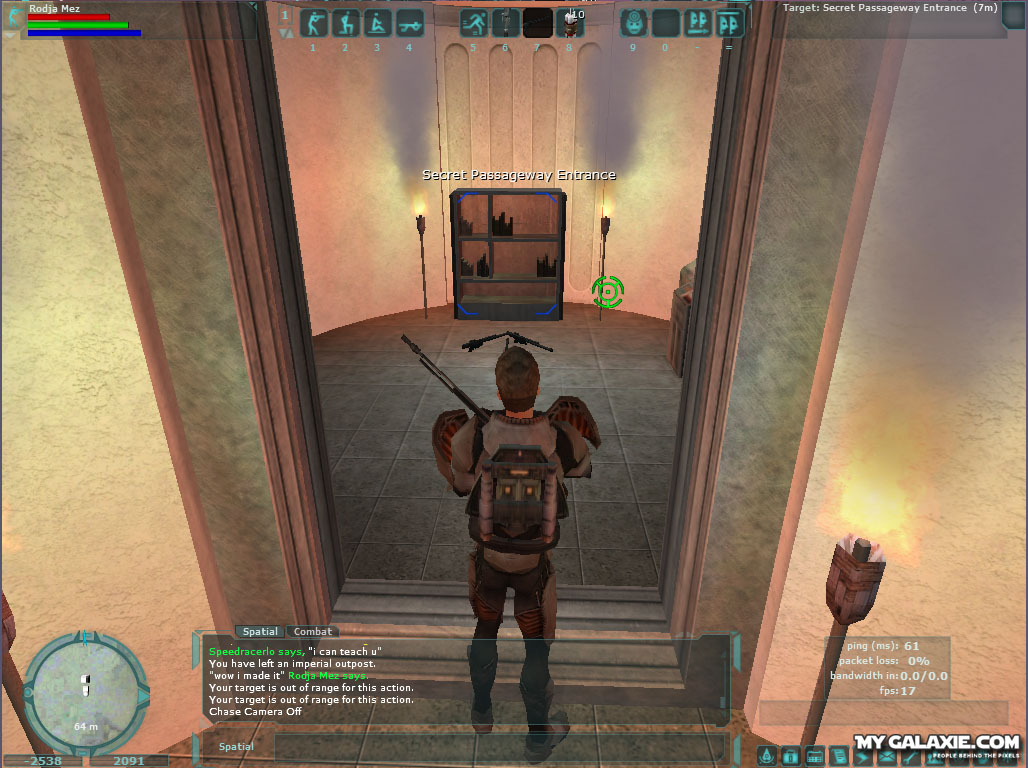1028x768 pixels.
Task: Open the inventory backpack menu icon
Action: pyautogui.click(x=790, y=756)
